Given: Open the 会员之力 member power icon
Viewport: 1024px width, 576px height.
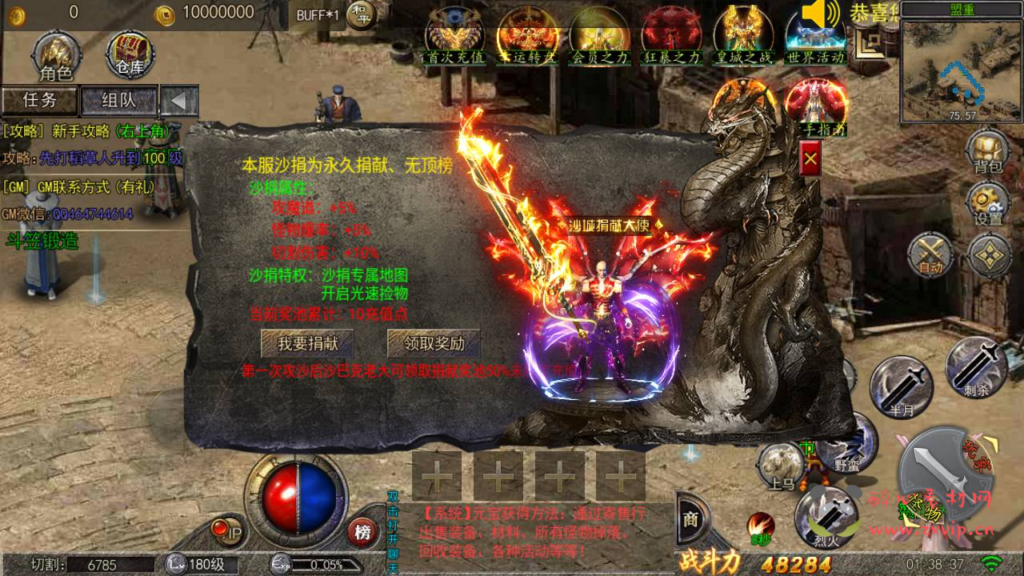Looking at the screenshot, I should click(598, 34).
